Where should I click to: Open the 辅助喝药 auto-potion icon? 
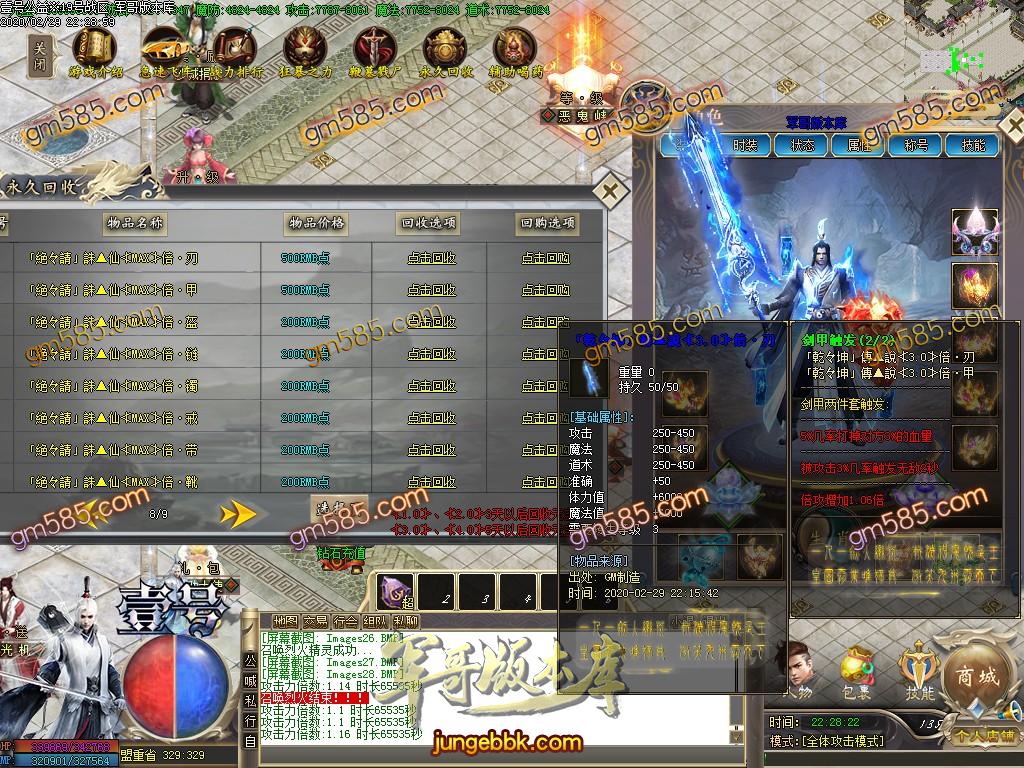coord(516,52)
